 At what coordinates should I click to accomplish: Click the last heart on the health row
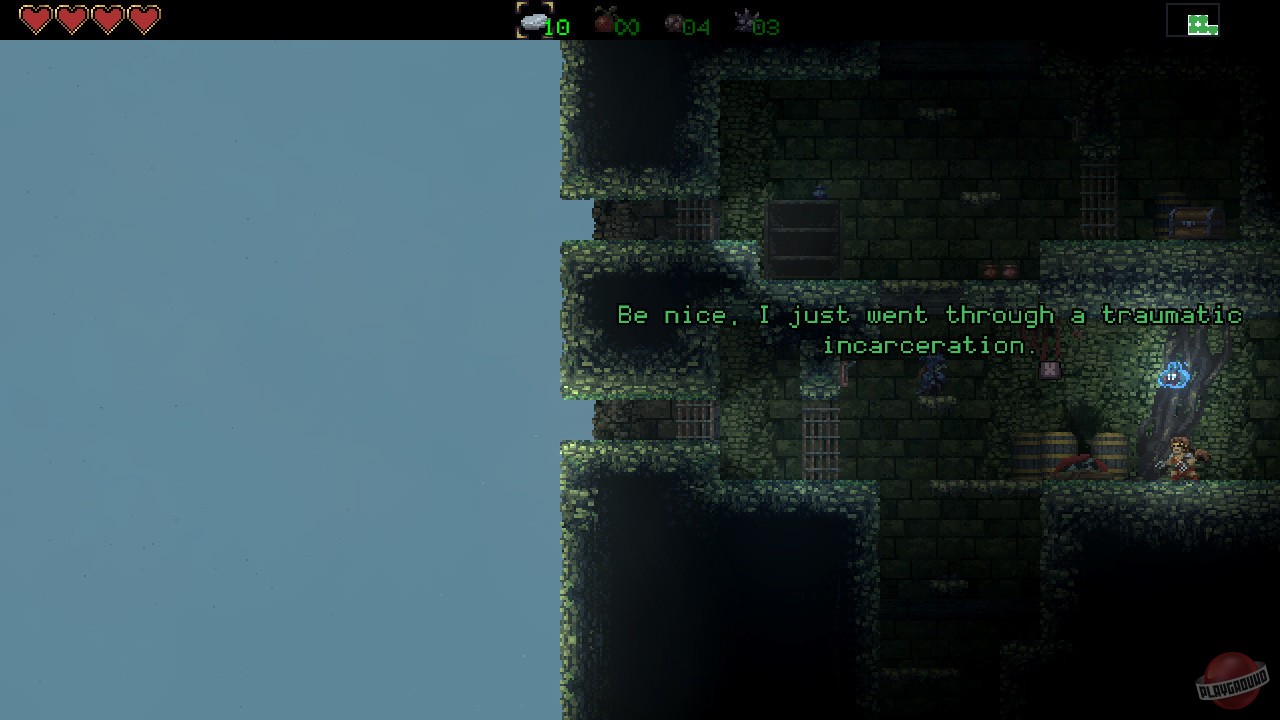[x=143, y=17]
